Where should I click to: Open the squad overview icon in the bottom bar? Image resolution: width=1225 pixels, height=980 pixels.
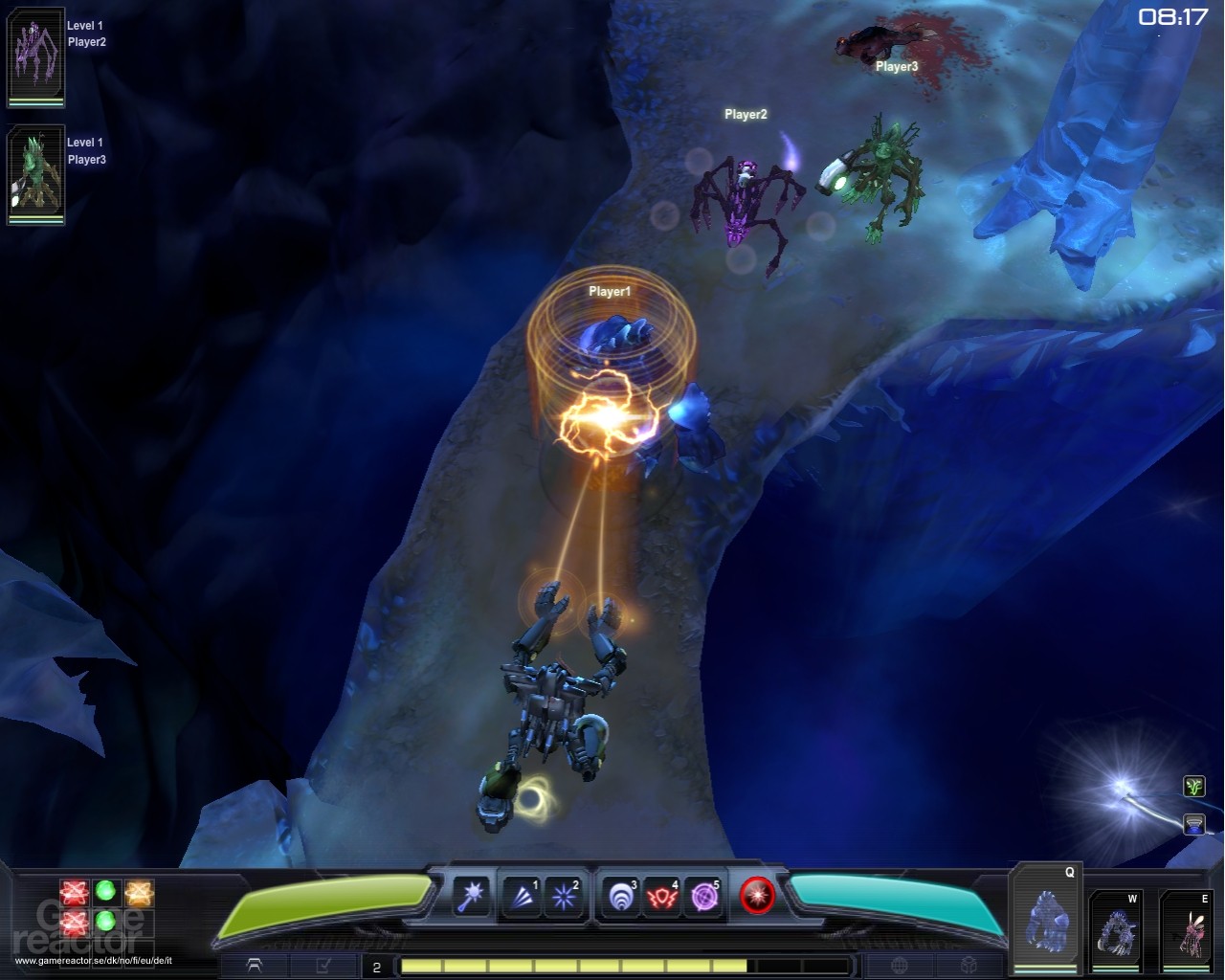pyautogui.click(x=256, y=966)
